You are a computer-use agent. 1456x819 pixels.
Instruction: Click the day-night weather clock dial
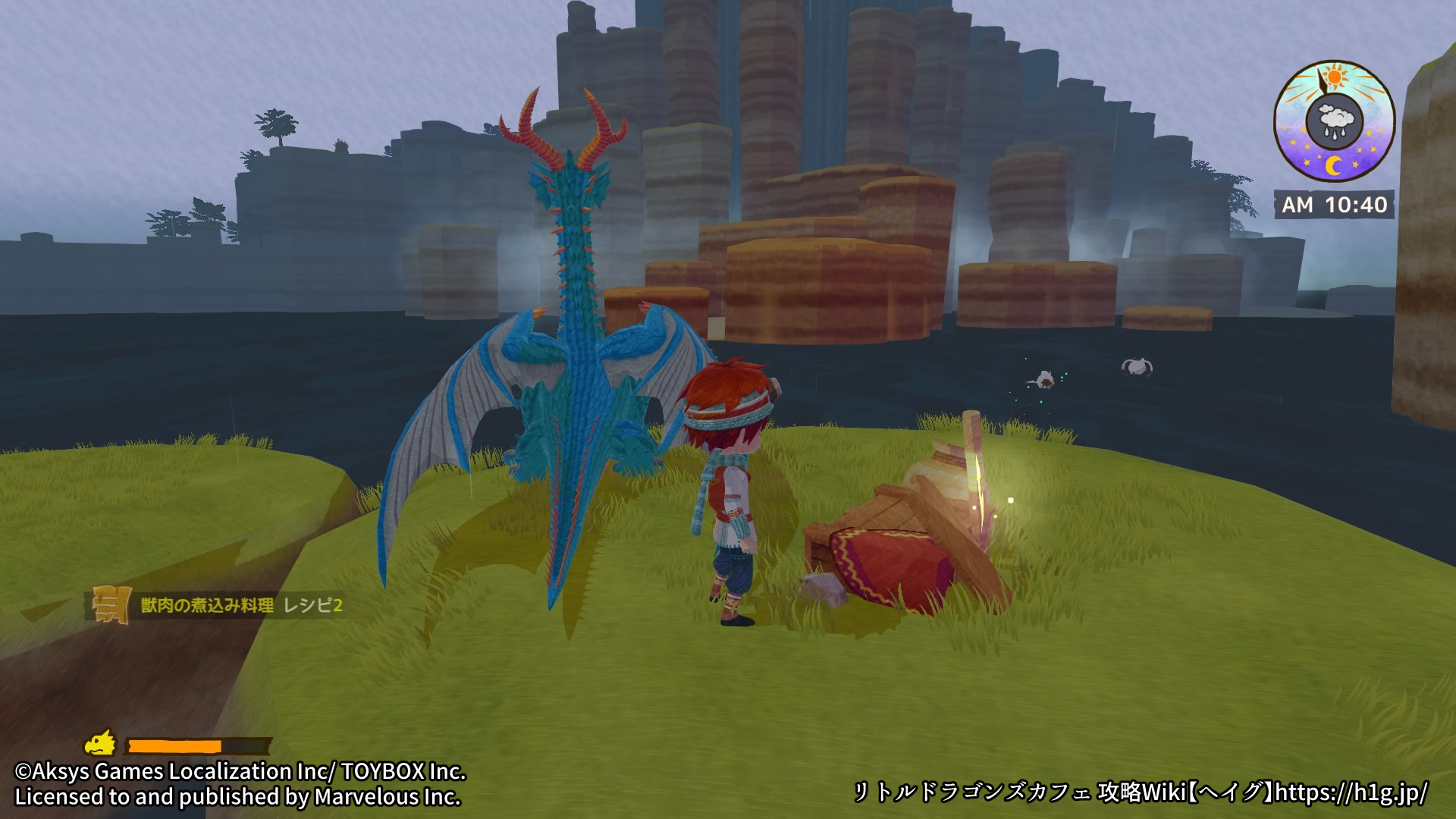coord(1334,121)
